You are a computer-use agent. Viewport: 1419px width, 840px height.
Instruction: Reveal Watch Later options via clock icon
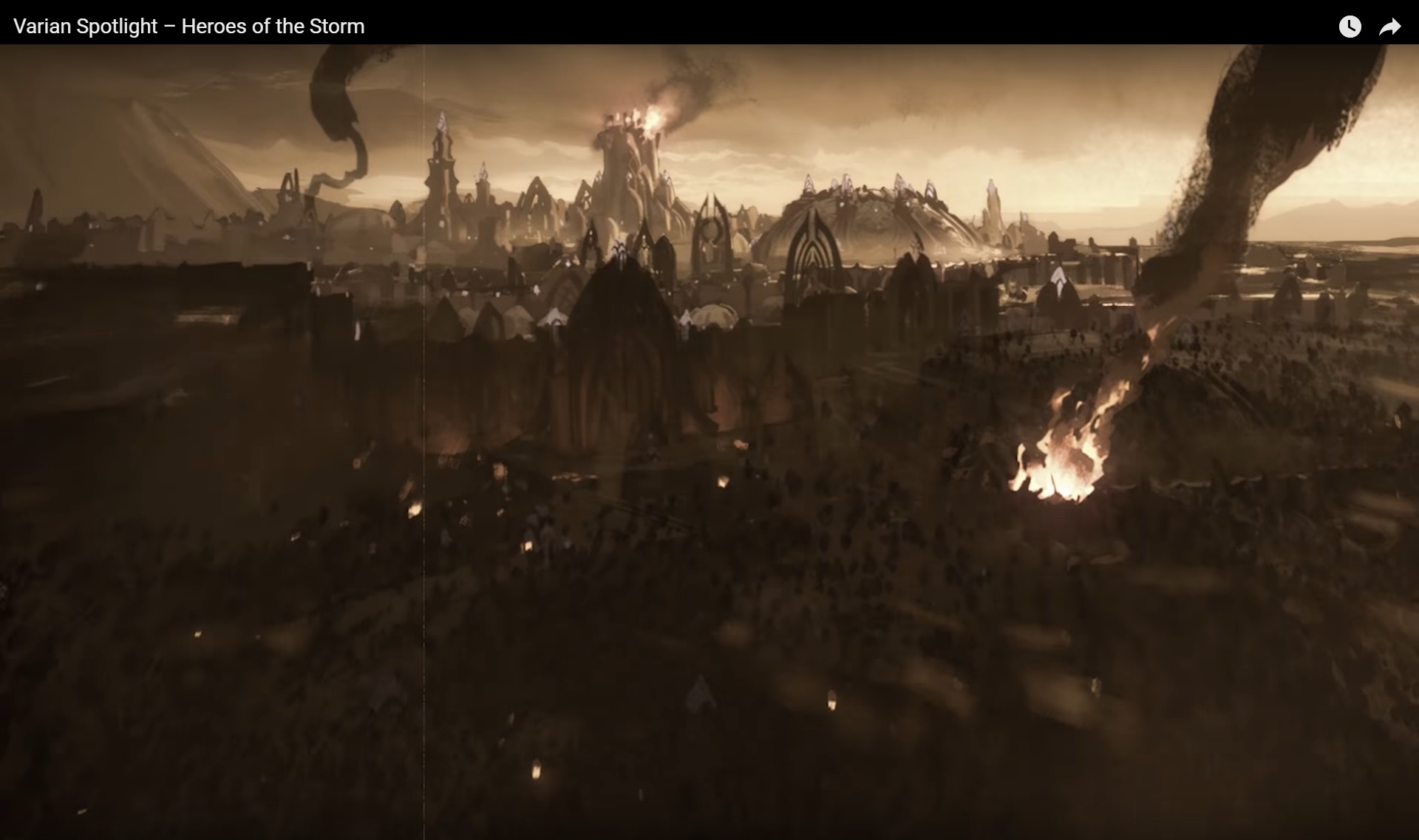click(x=1350, y=27)
